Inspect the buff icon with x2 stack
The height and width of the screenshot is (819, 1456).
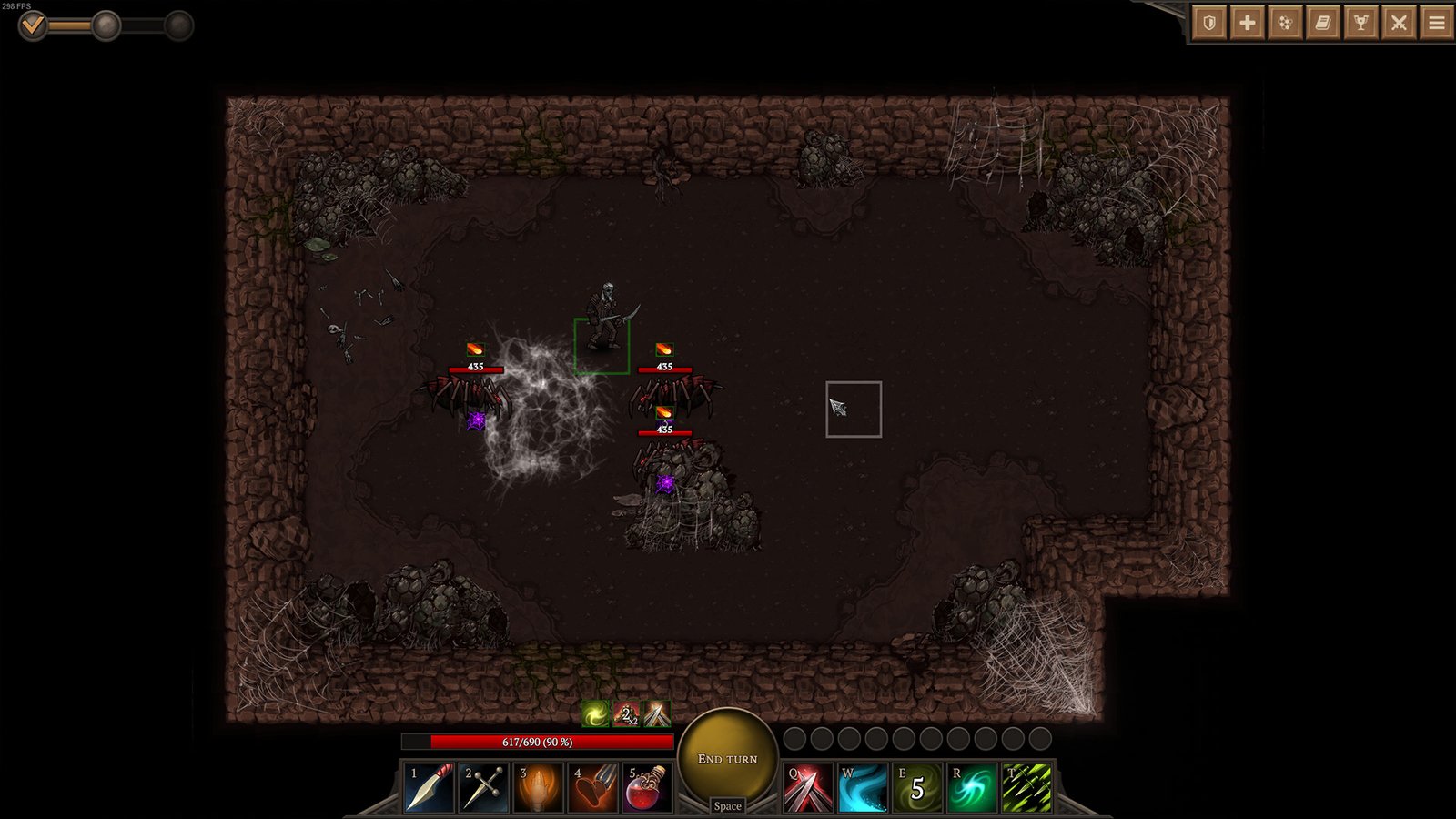[x=626, y=714]
